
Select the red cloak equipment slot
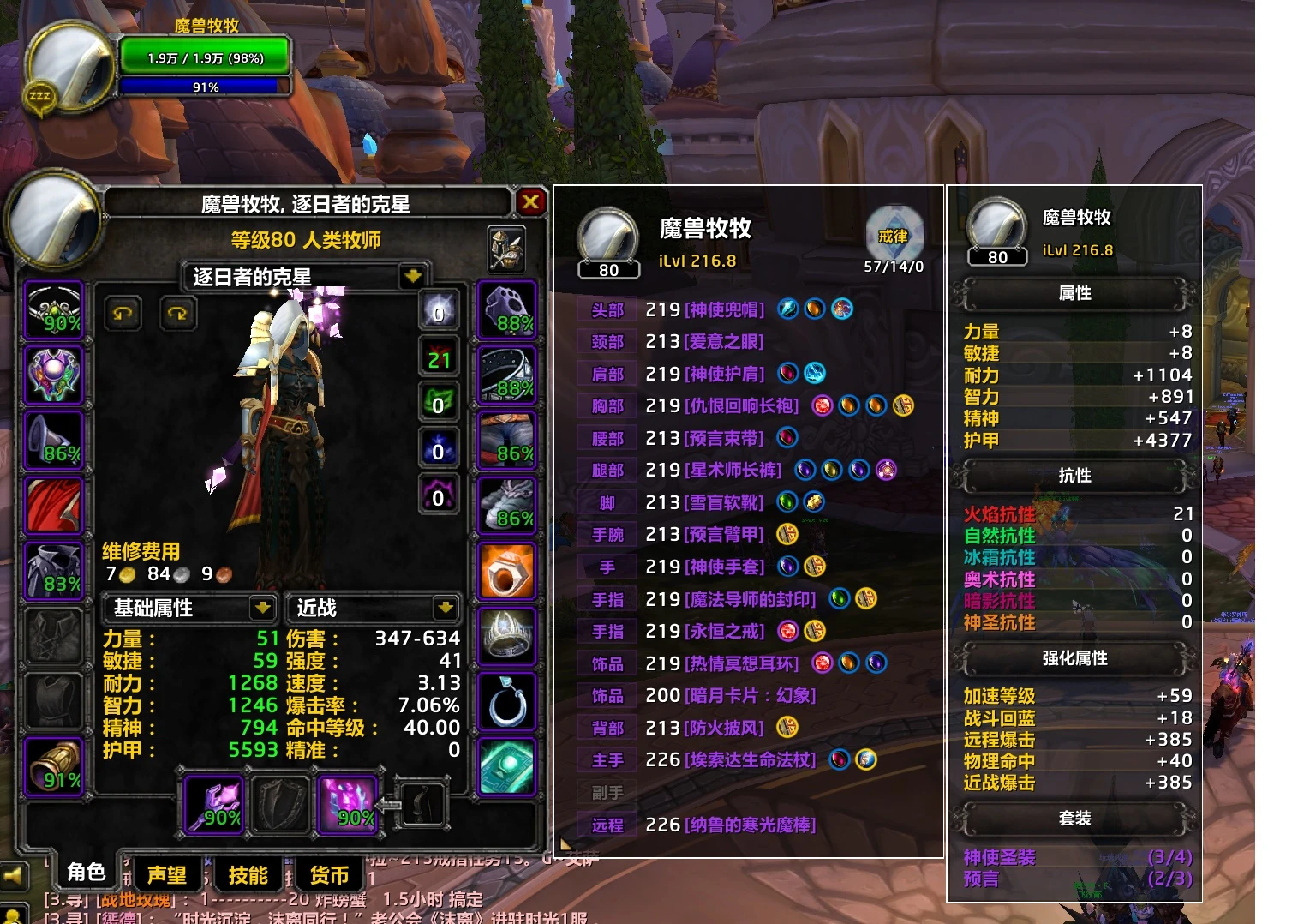pyautogui.click(x=54, y=505)
